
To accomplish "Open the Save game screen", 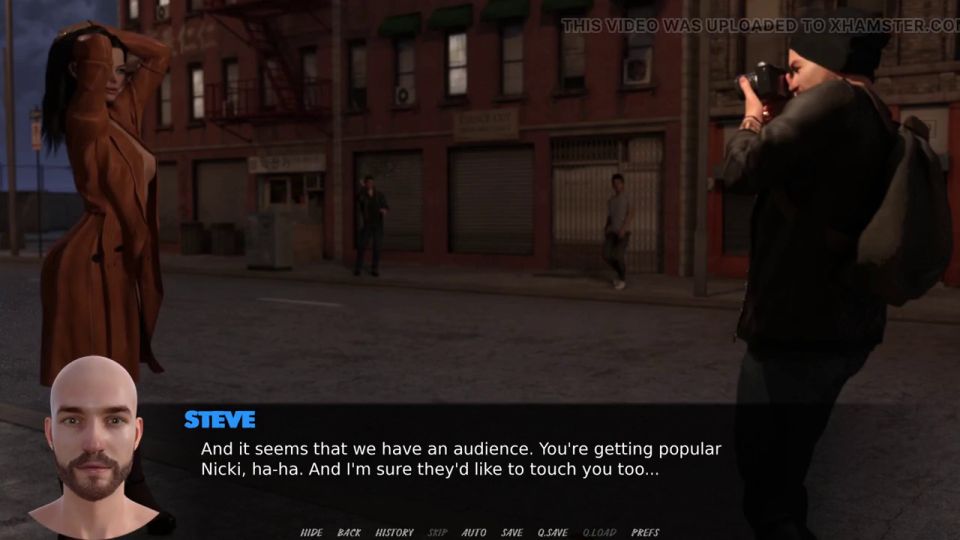I will coord(512,533).
